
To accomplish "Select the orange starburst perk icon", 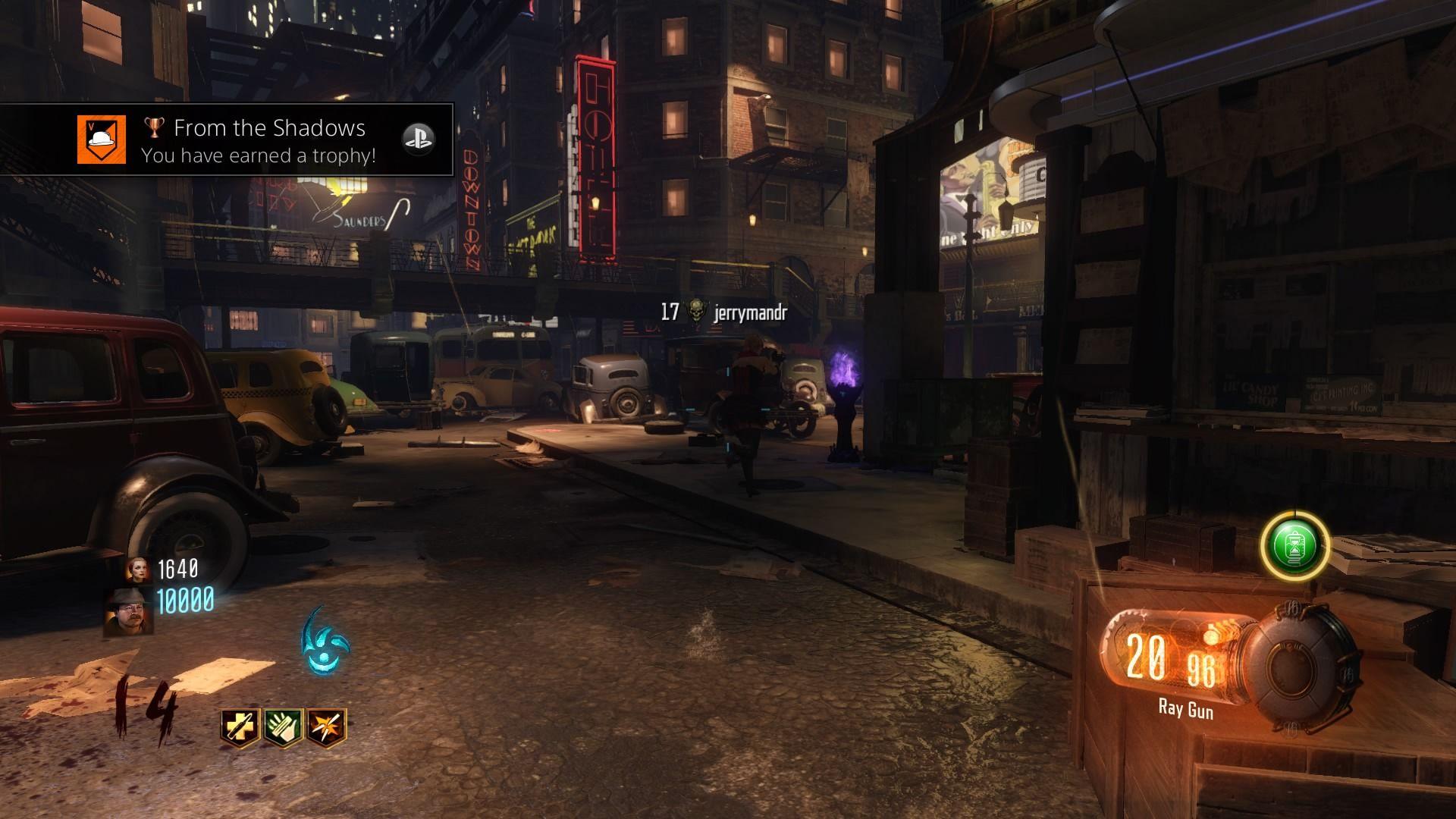I will (328, 726).
